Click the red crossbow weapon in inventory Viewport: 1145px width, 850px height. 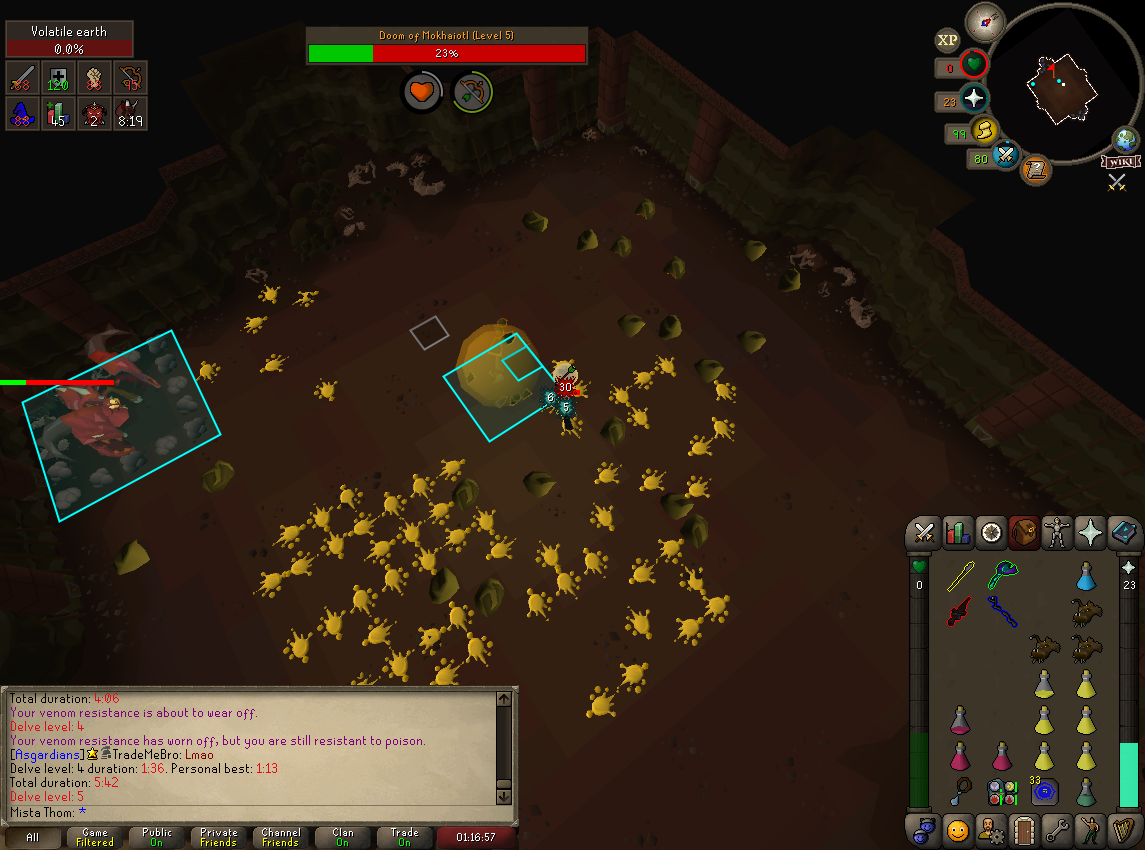960,610
